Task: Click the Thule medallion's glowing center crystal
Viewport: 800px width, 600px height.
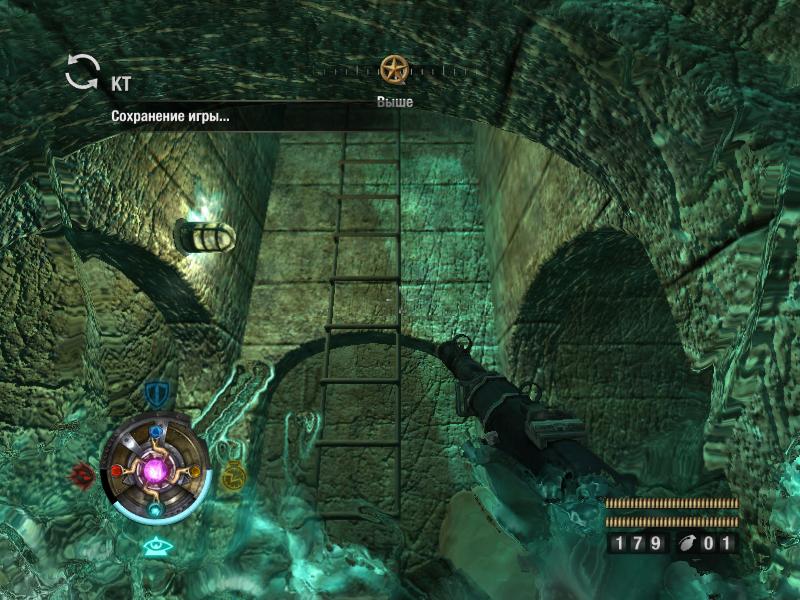Action: (156, 468)
